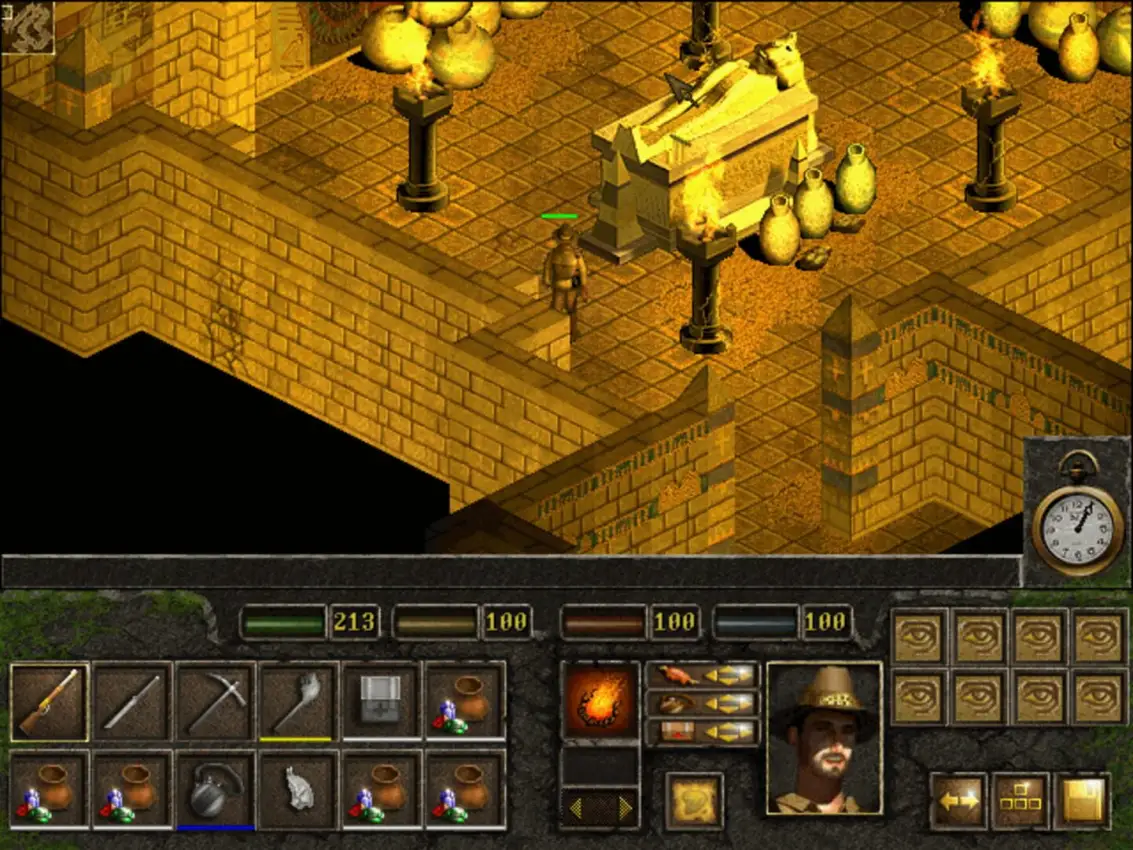Select the white stone figurine item
The width and height of the screenshot is (1133, 850).
(298, 788)
